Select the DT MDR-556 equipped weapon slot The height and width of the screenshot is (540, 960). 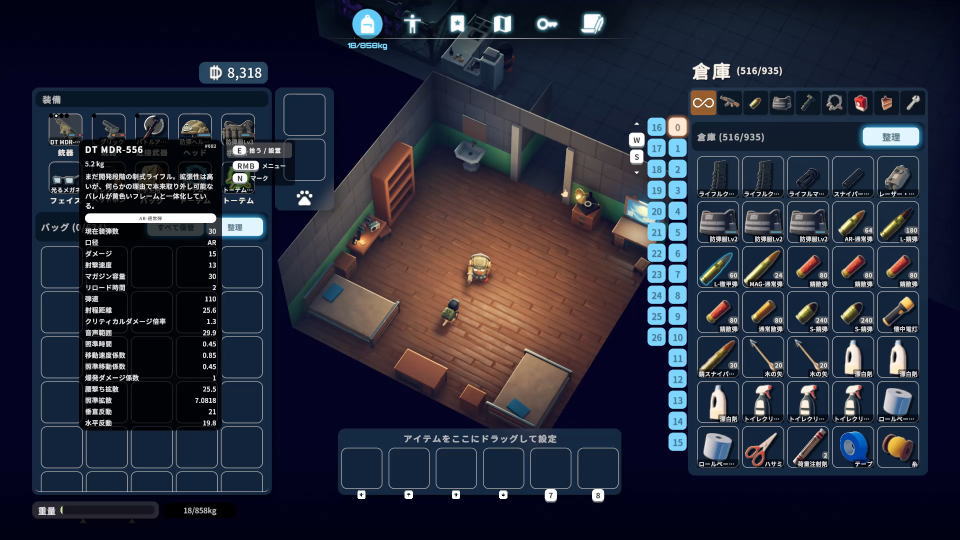pyautogui.click(x=66, y=131)
